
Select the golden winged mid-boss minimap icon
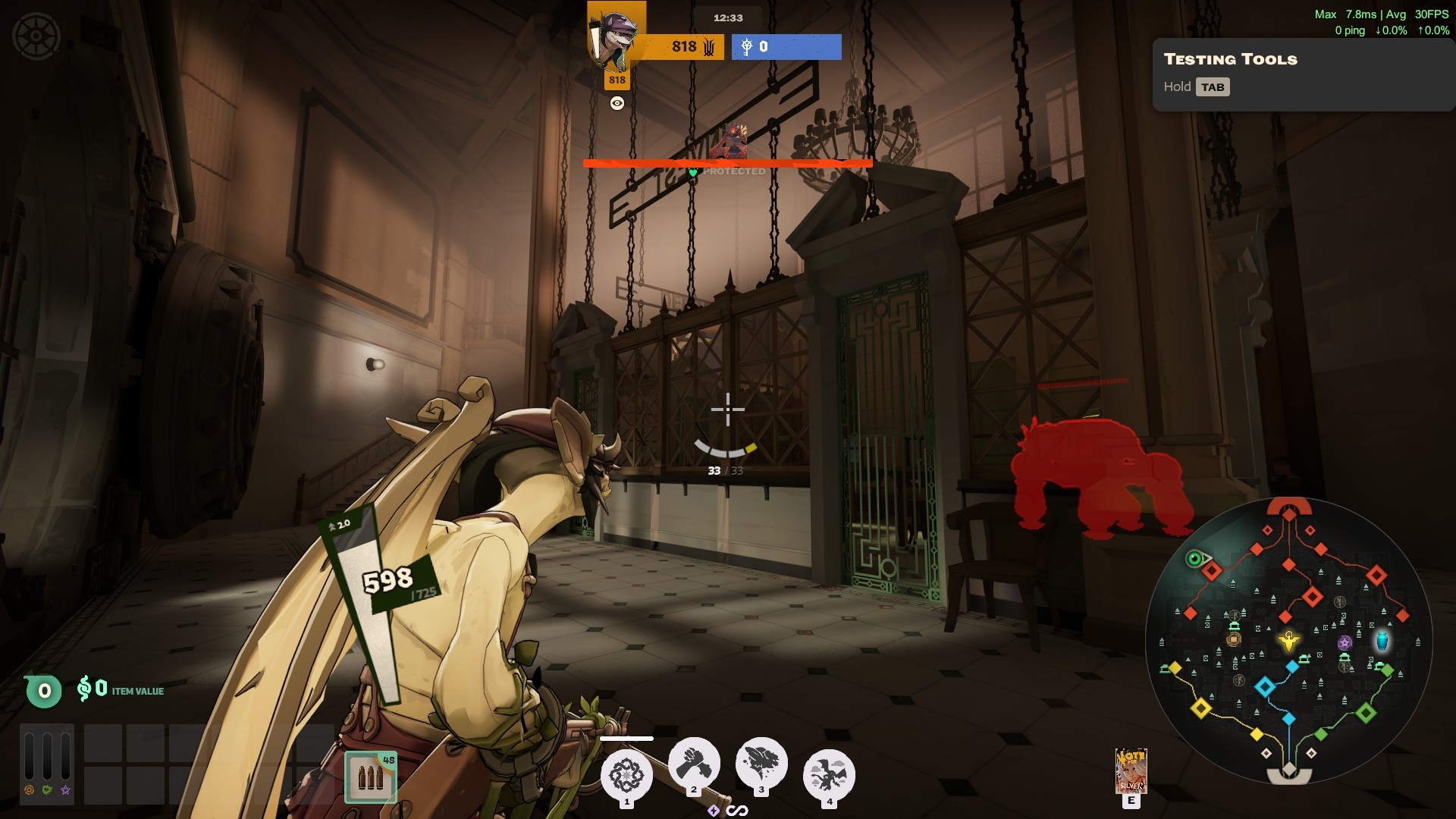tap(1288, 642)
